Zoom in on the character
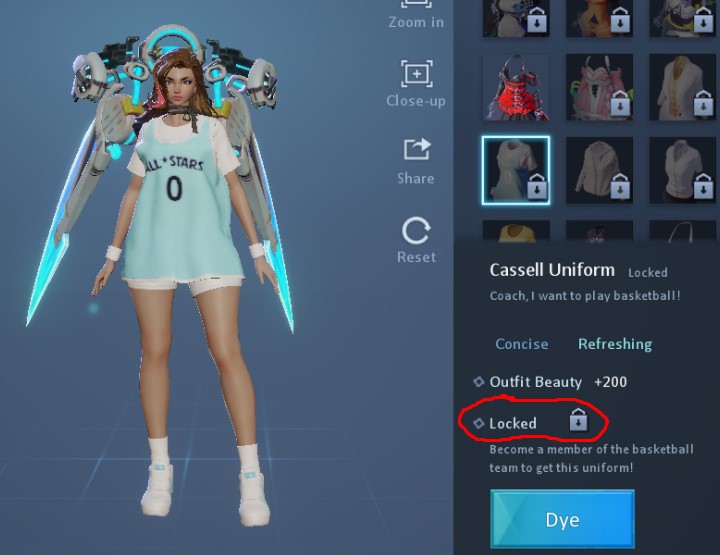Screen dimensions: 720x555 click(x=416, y=15)
